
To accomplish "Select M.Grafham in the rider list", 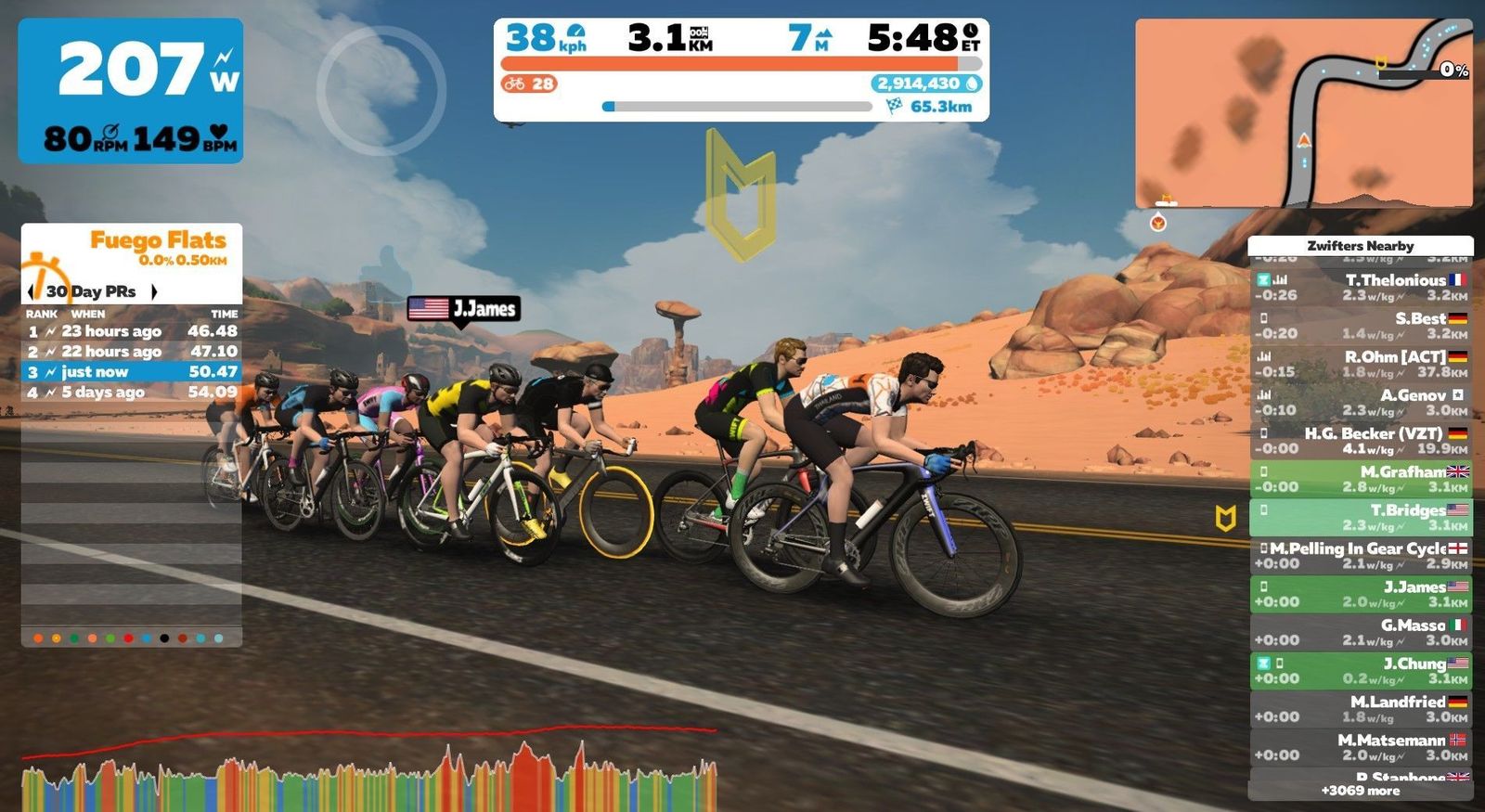I will click(1361, 479).
